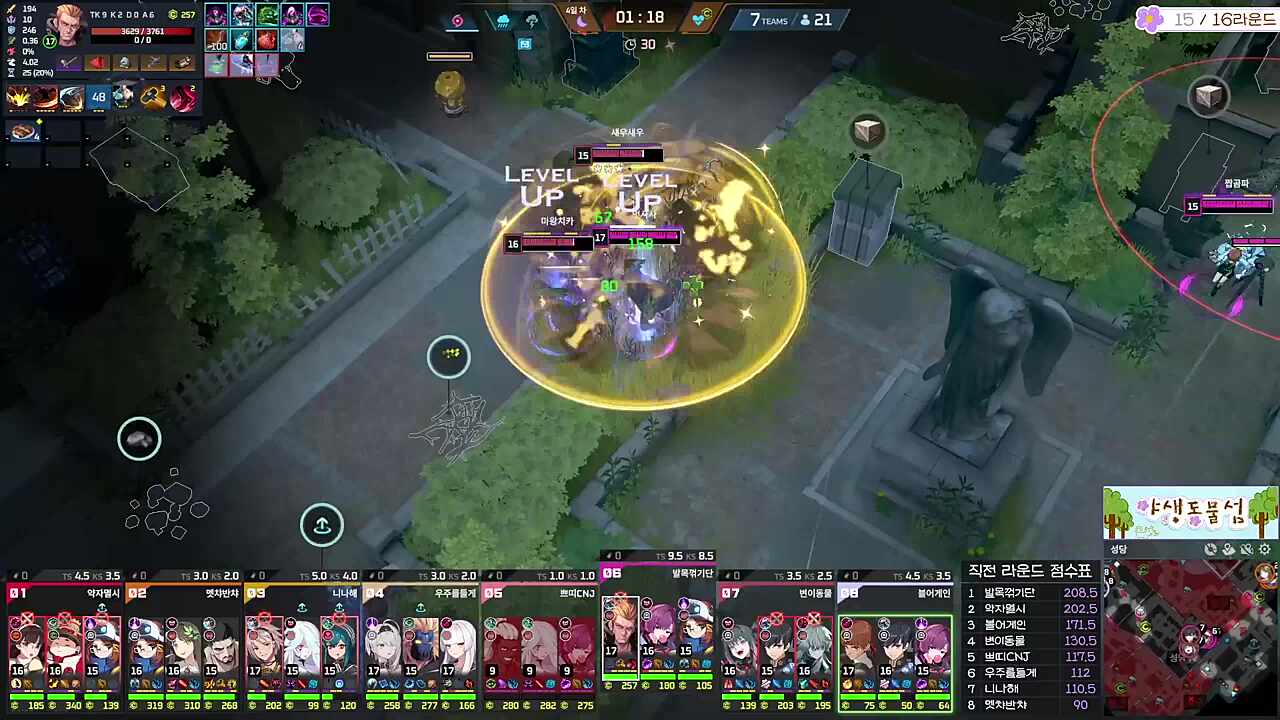
Task: Click the skill icon with 3 charges
Action: (x=152, y=96)
